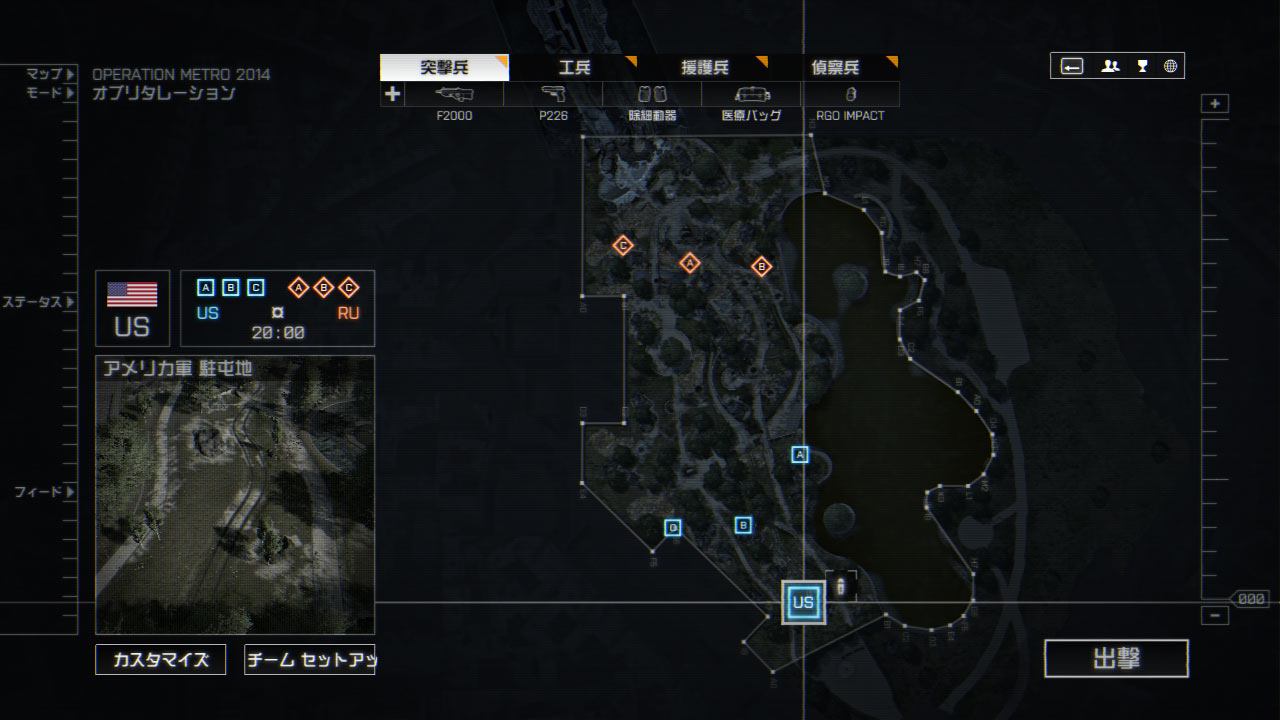Open the squad members icon

point(1110,66)
